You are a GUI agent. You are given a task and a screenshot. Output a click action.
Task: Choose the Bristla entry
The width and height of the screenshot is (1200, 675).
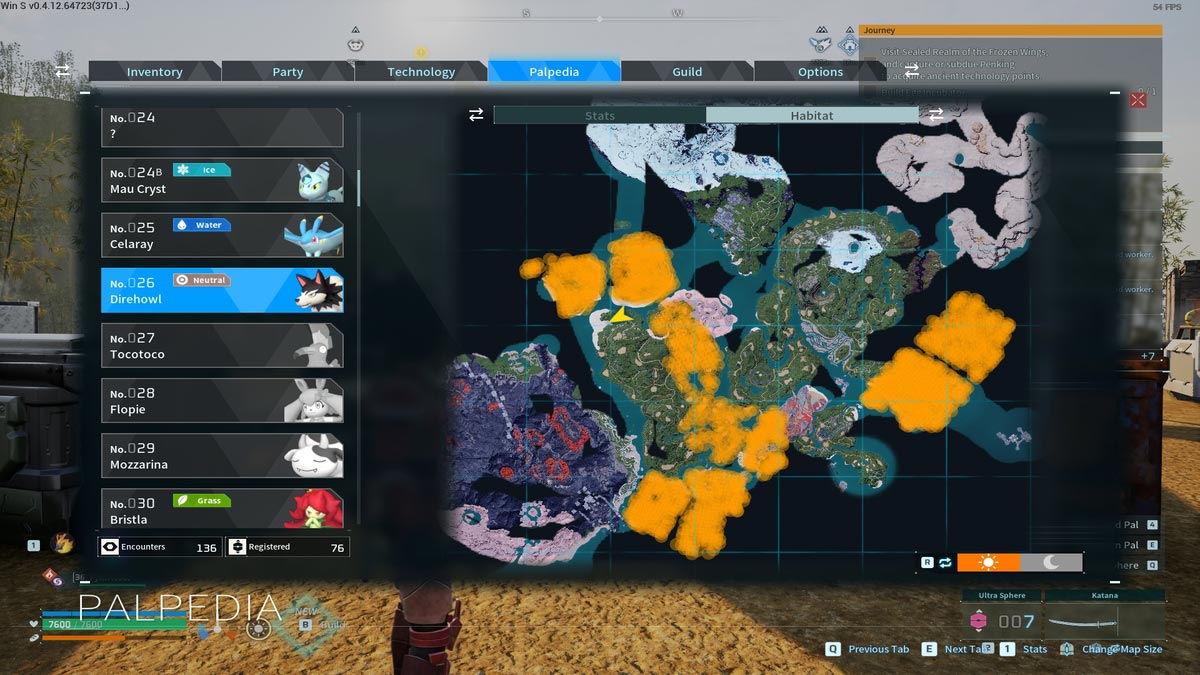222,509
